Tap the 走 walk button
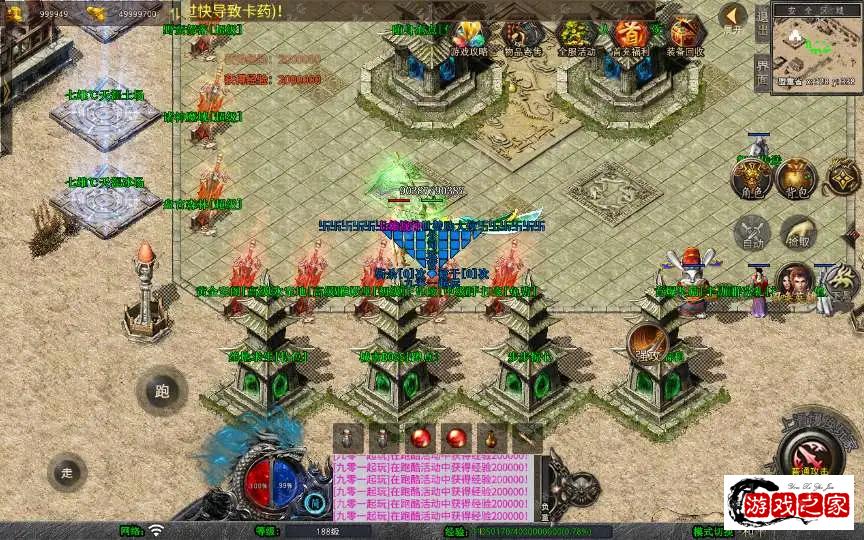The image size is (864, 540). tap(67, 472)
